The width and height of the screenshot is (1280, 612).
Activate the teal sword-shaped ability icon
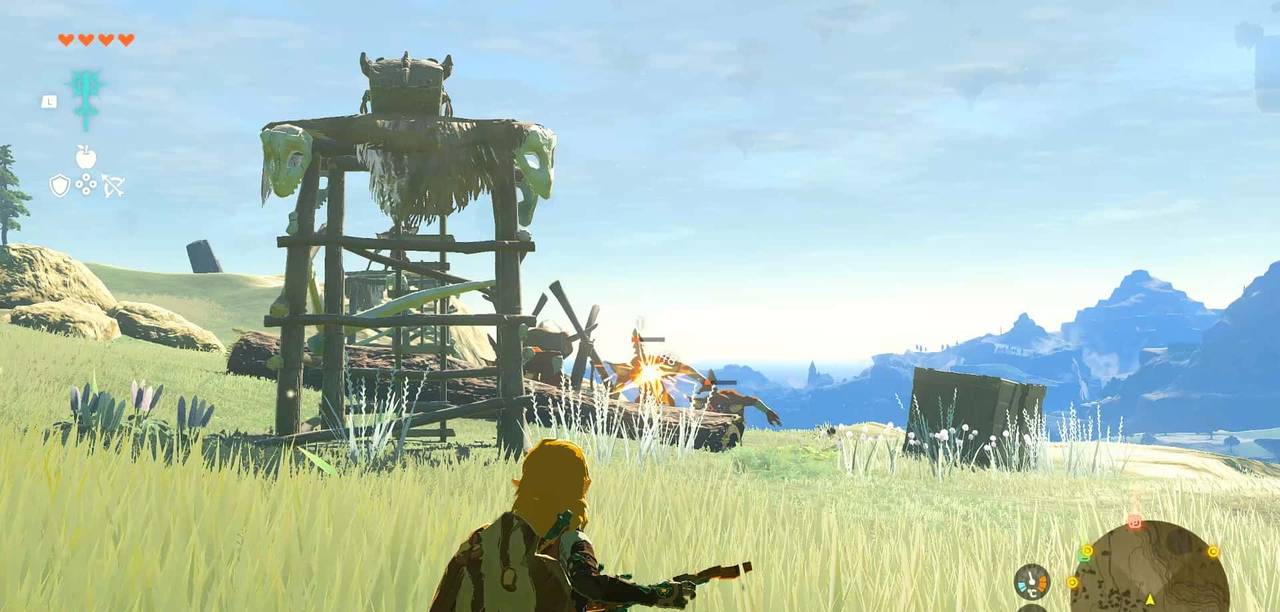point(86,99)
